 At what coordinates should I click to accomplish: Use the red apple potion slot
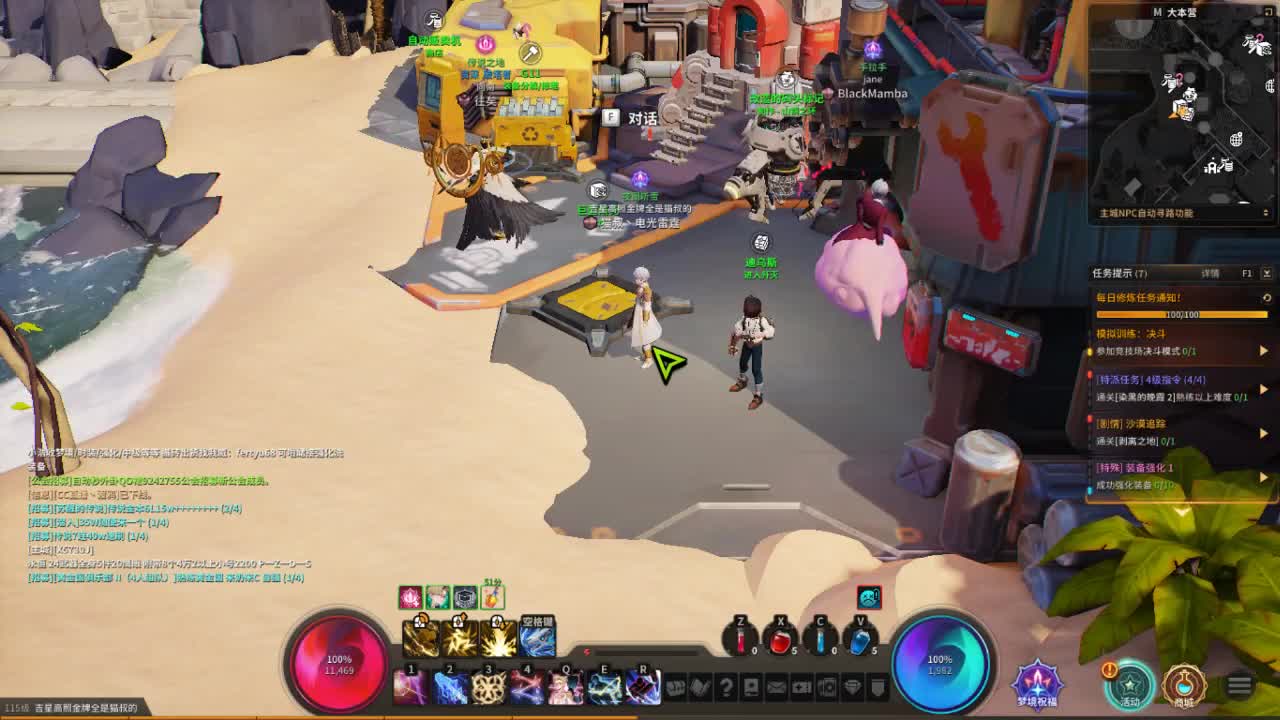[x=780, y=642]
